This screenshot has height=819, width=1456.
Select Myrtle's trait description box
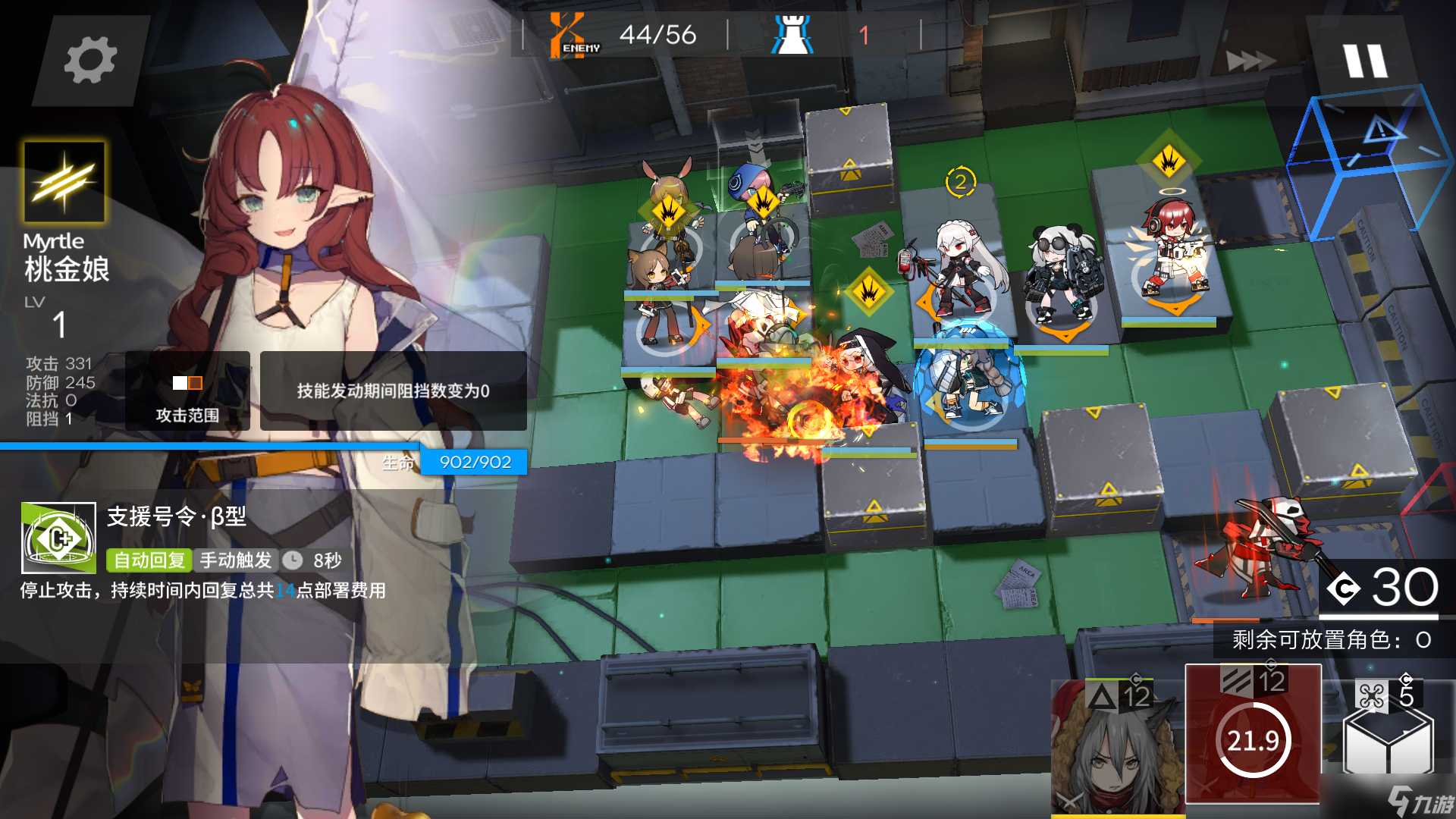(393, 391)
